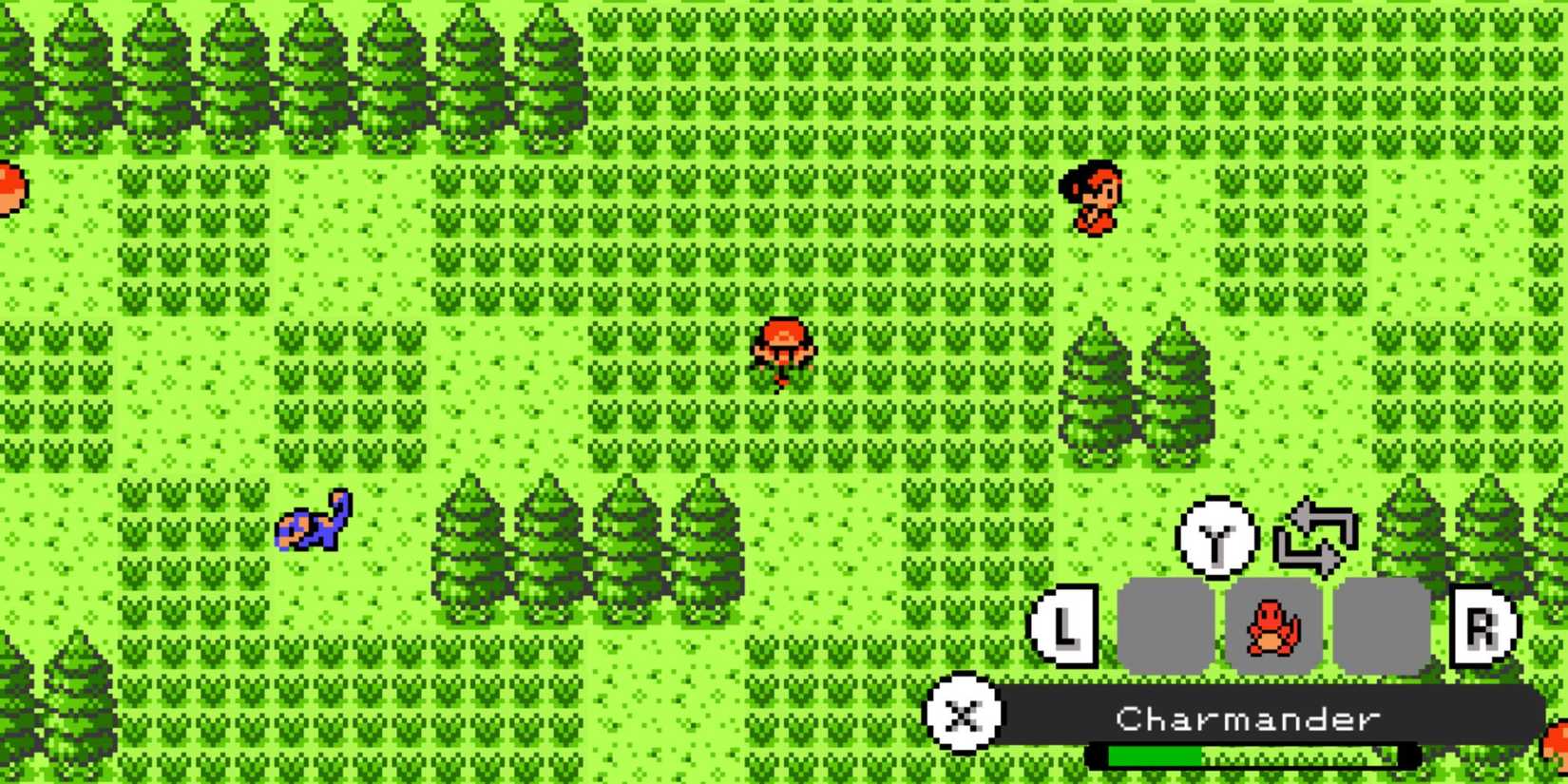Tap the Y button indicator

[1214, 538]
